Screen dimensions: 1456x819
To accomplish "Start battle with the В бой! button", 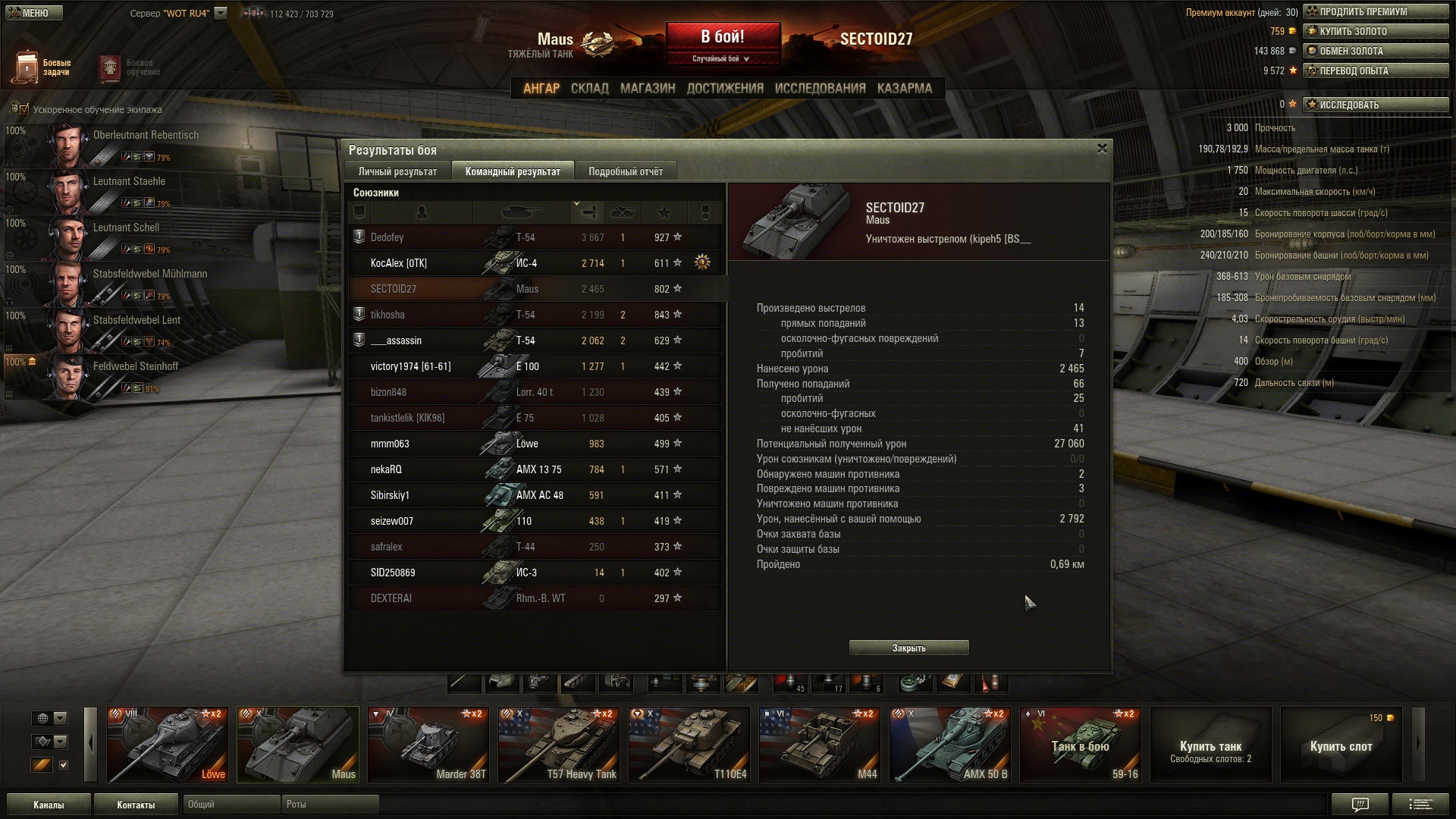I will (723, 38).
